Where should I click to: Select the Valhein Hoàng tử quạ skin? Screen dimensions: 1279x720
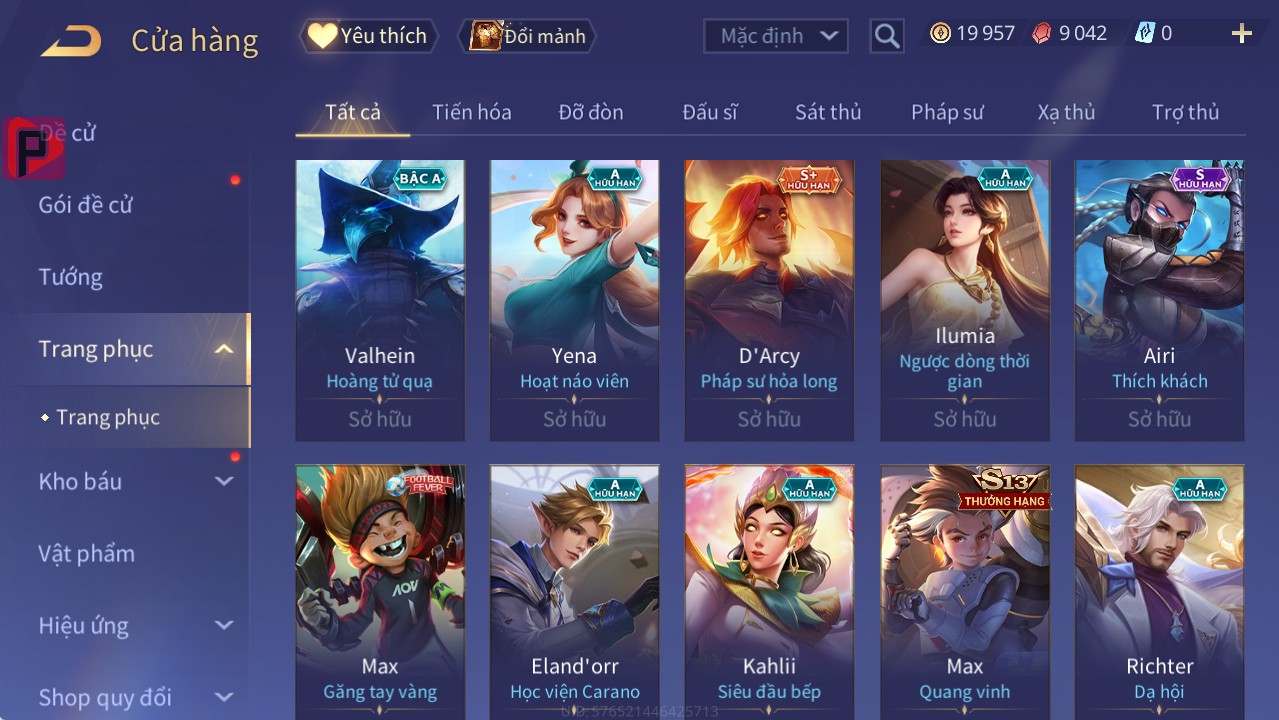coord(380,300)
